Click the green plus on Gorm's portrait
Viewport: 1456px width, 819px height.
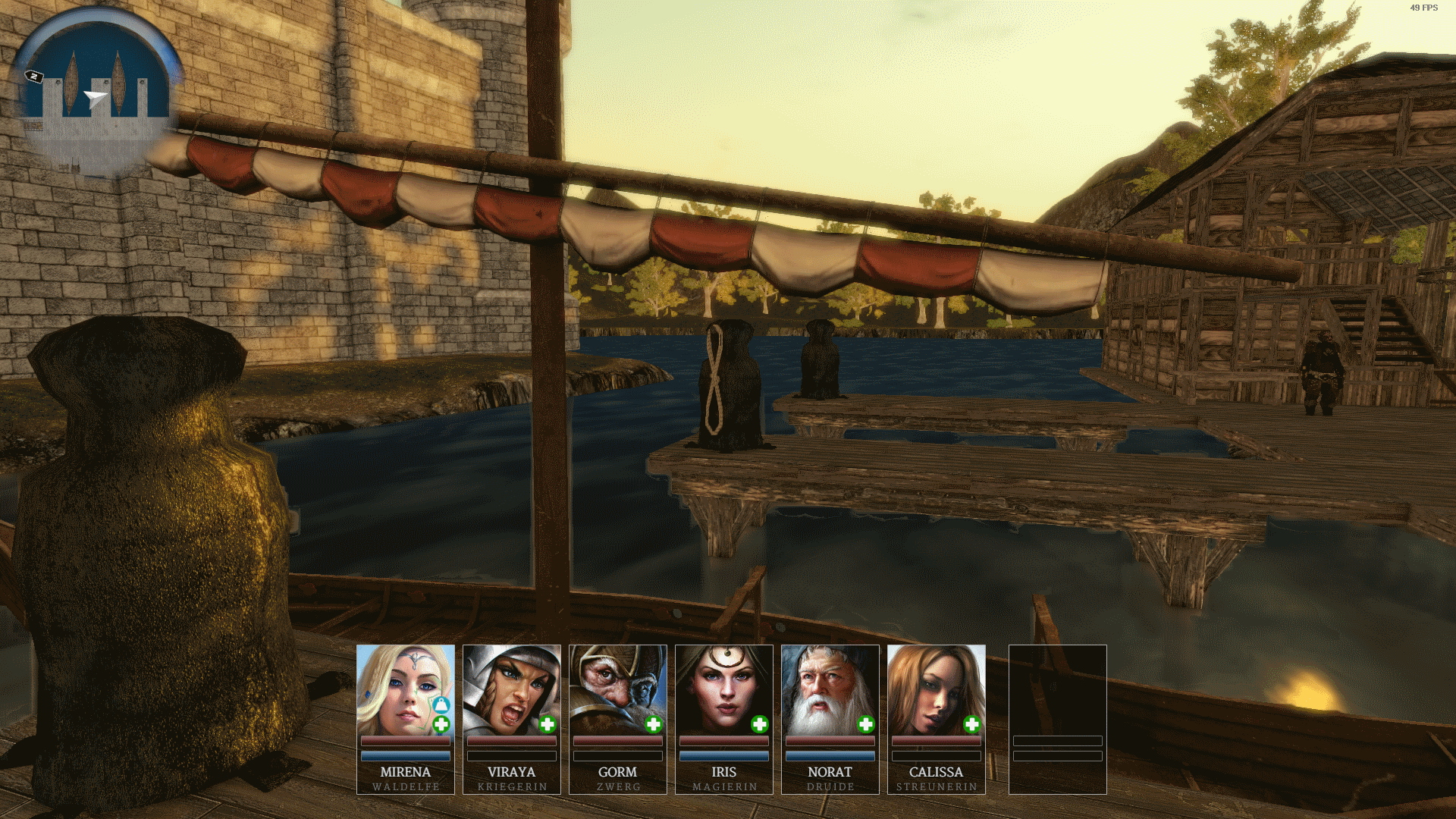click(654, 725)
